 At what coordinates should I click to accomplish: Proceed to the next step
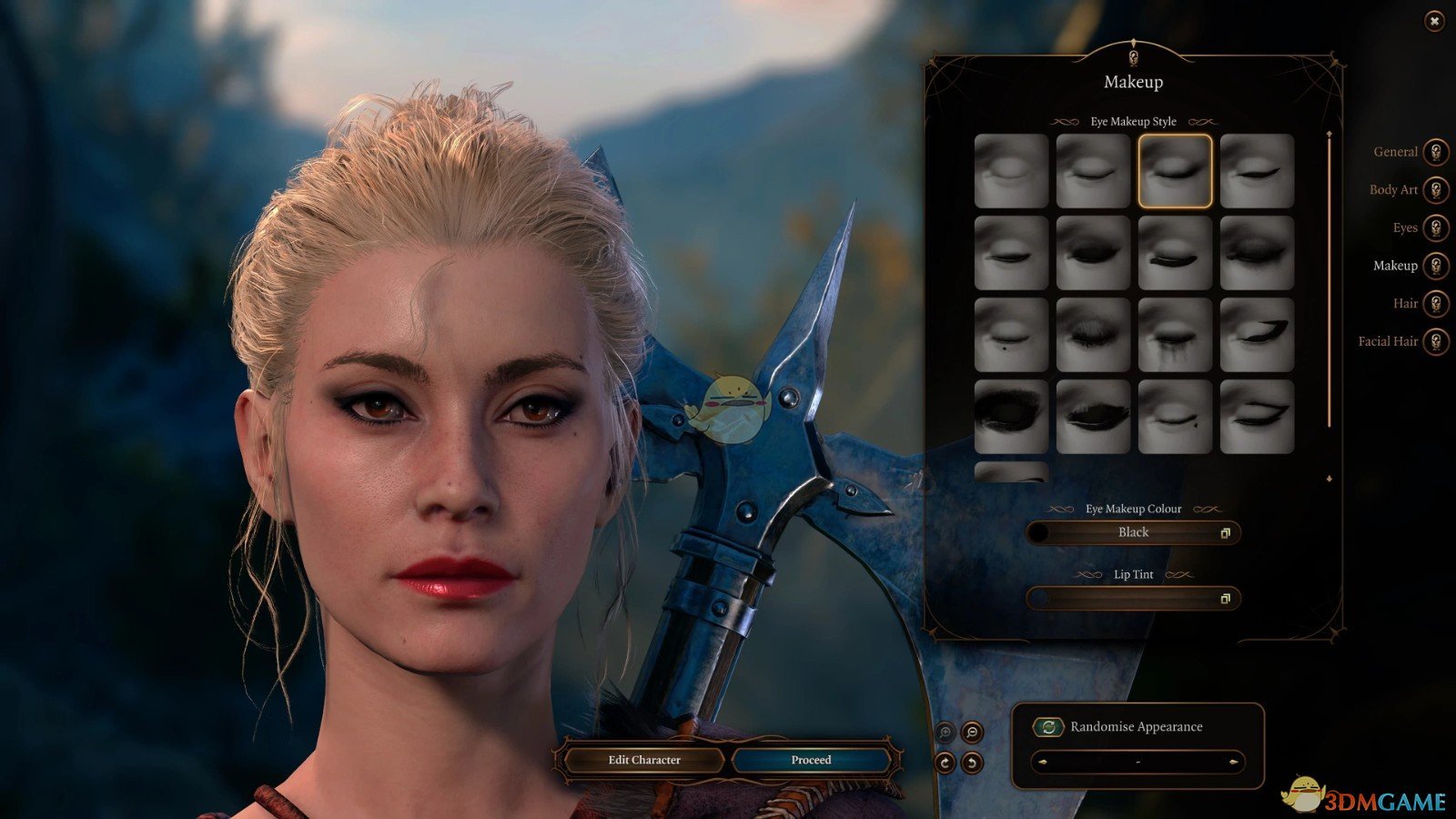[x=811, y=760]
